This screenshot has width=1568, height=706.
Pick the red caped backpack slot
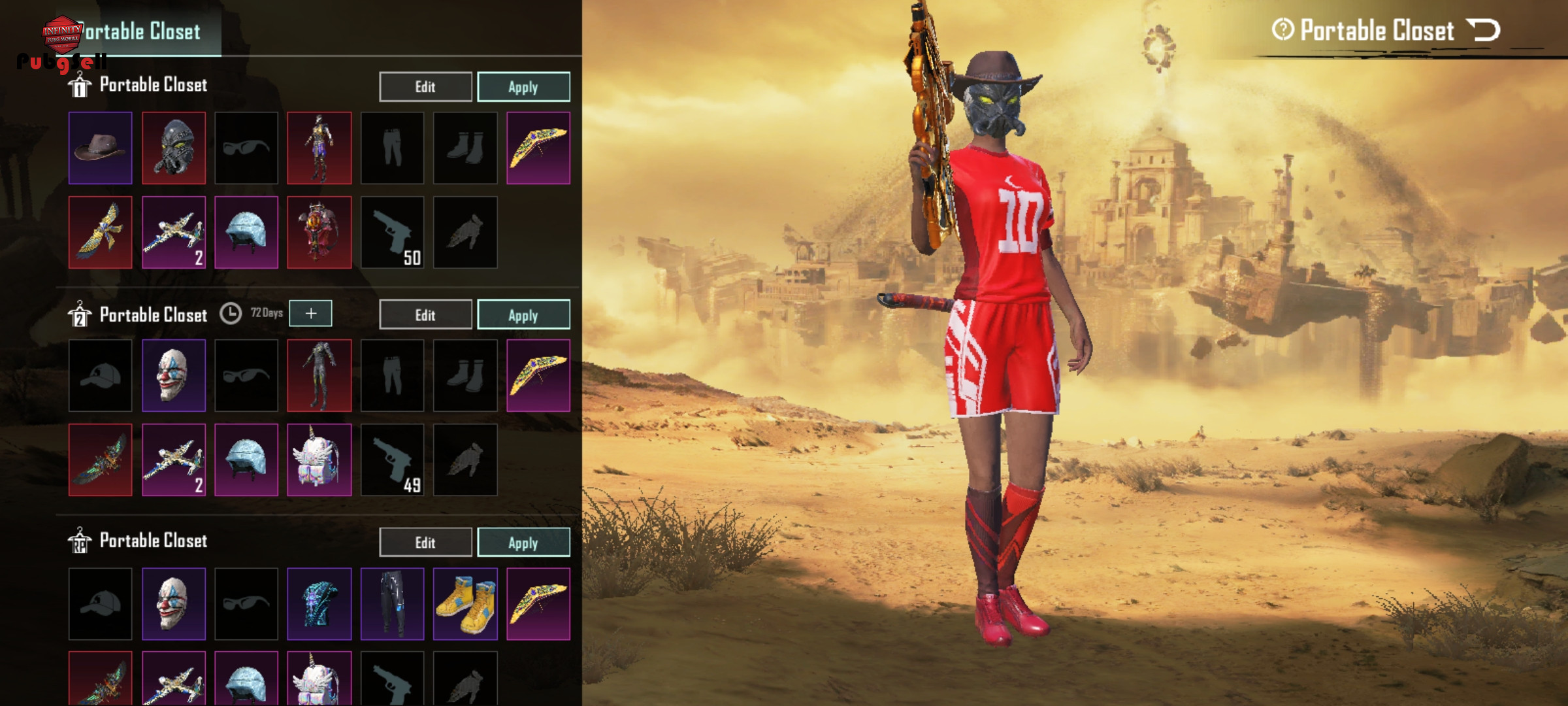(x=319, y=232)
